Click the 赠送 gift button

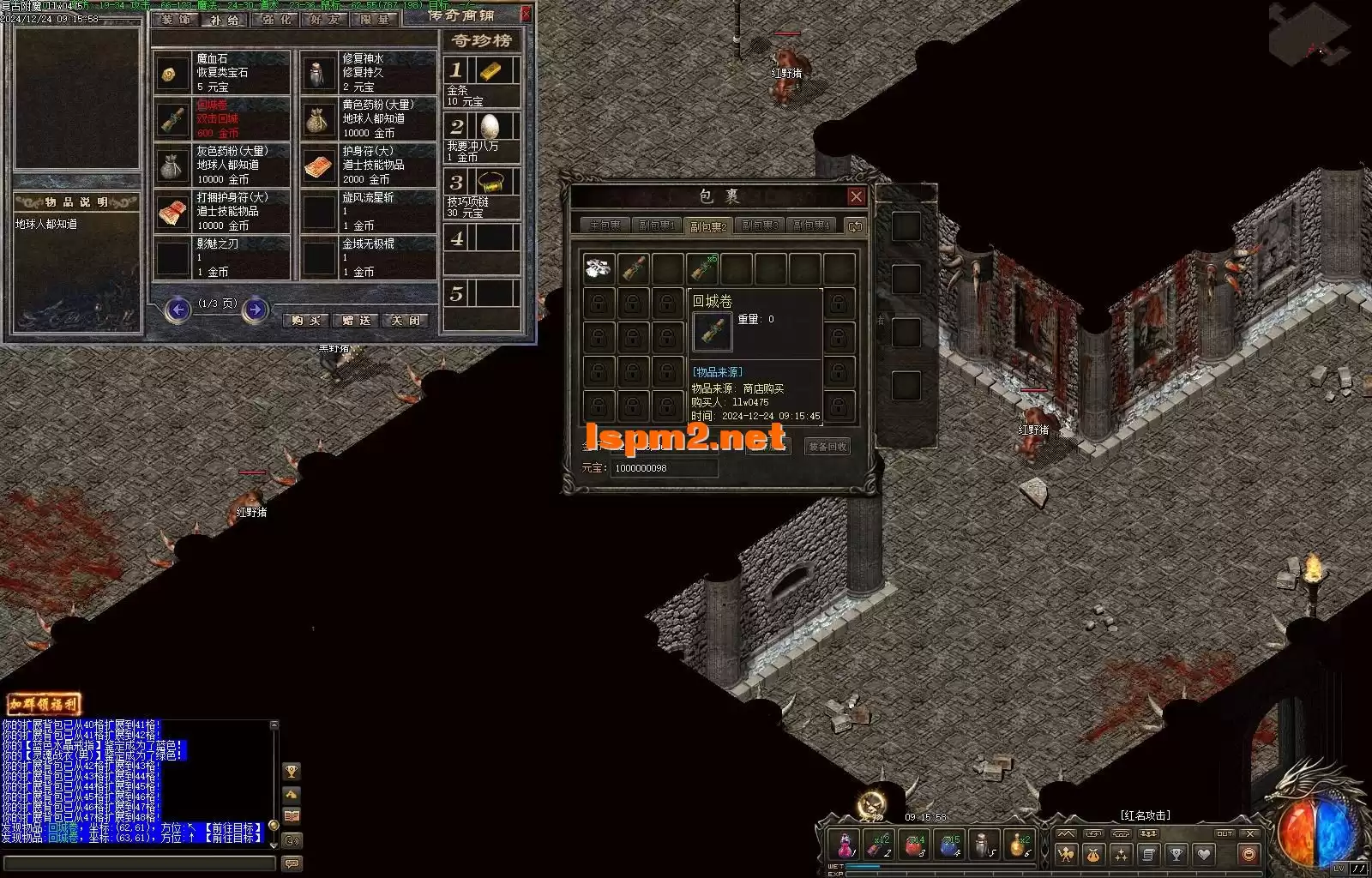[356, 321]
